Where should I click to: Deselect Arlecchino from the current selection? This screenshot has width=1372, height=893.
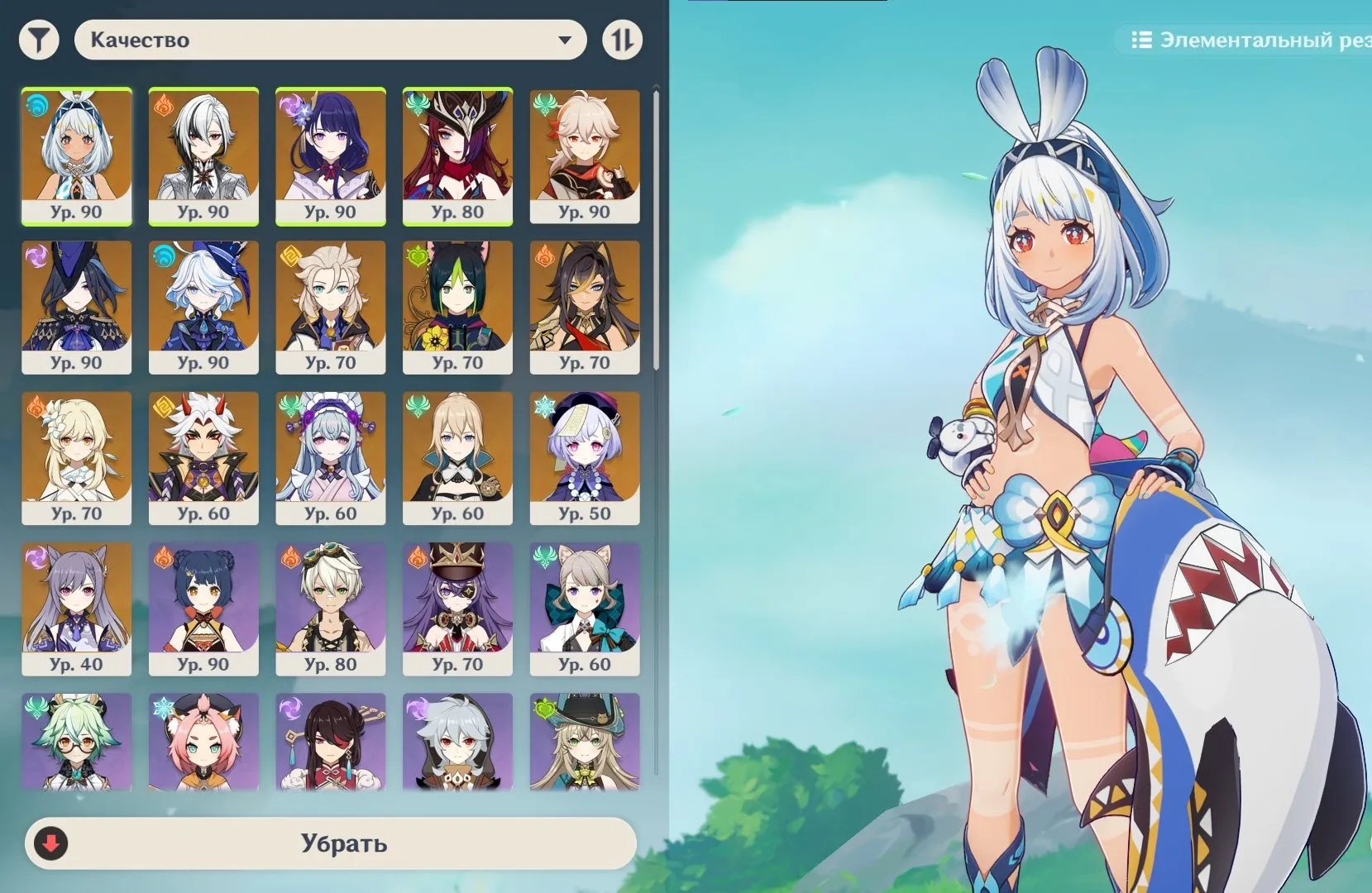204,157
